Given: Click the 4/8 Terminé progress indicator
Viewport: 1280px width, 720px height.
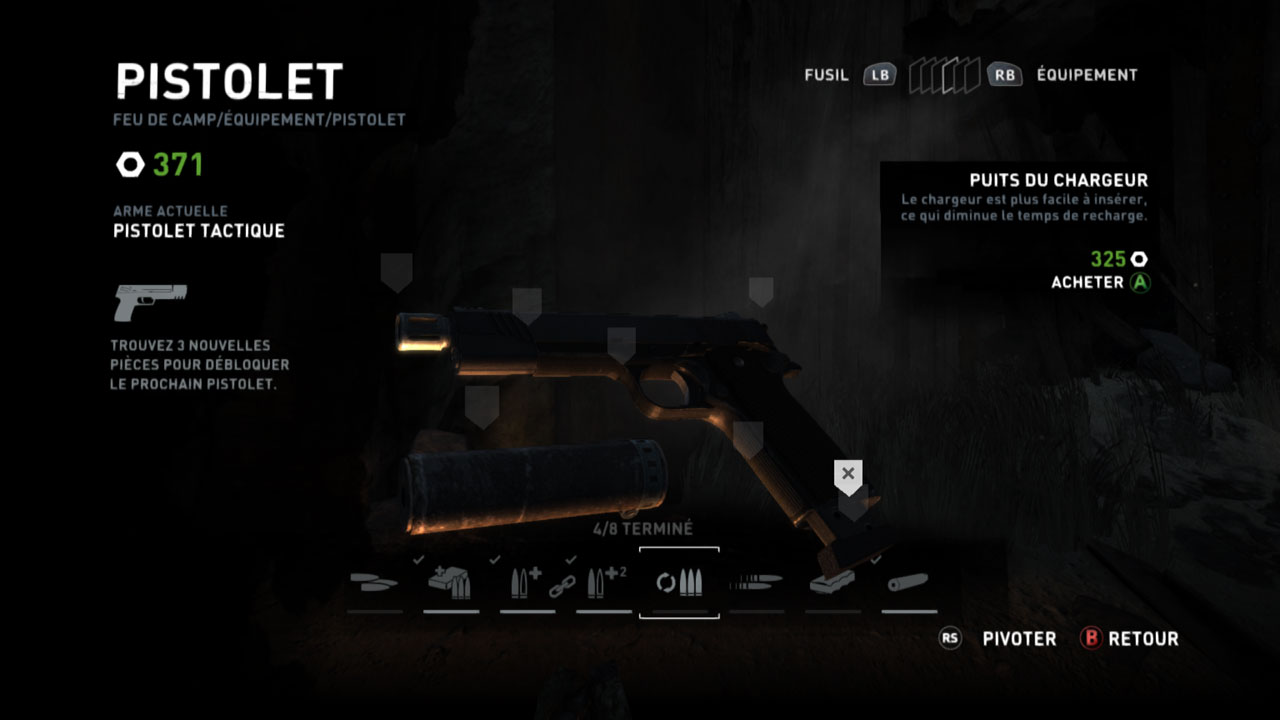Looking at the screenshot, I should click(643, 528).
